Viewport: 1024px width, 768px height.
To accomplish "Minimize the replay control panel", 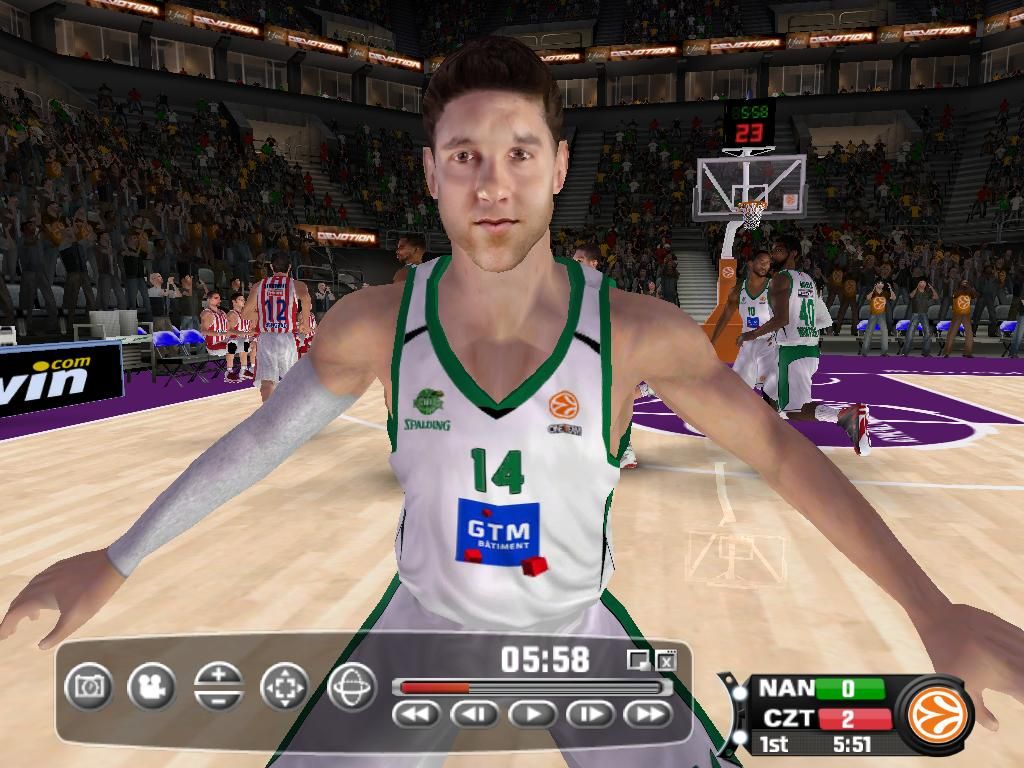I will click(637, 659).
